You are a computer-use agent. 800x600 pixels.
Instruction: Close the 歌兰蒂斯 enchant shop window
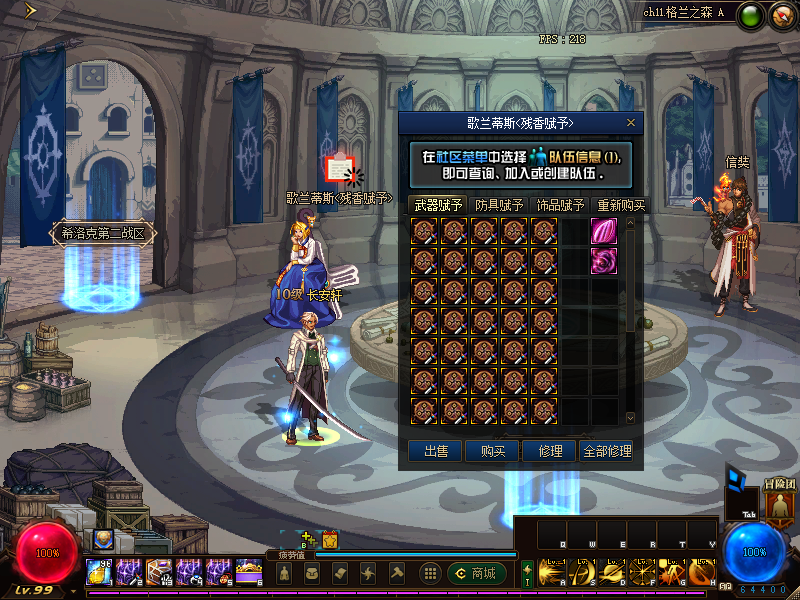(x=631, y=122)
